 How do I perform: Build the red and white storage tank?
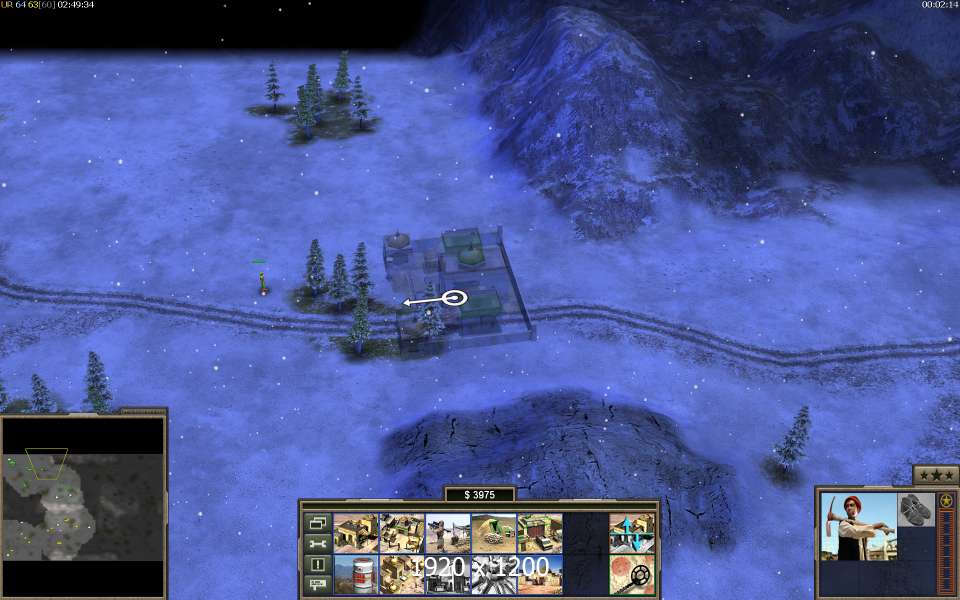pyautogui.click(x=355, y=575)
